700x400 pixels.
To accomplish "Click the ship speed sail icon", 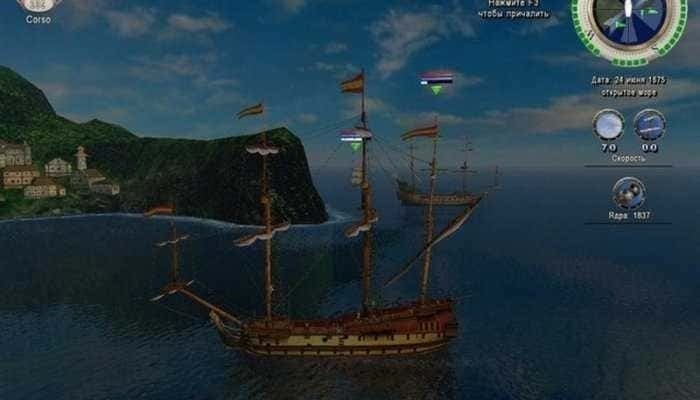I will 649,125.
